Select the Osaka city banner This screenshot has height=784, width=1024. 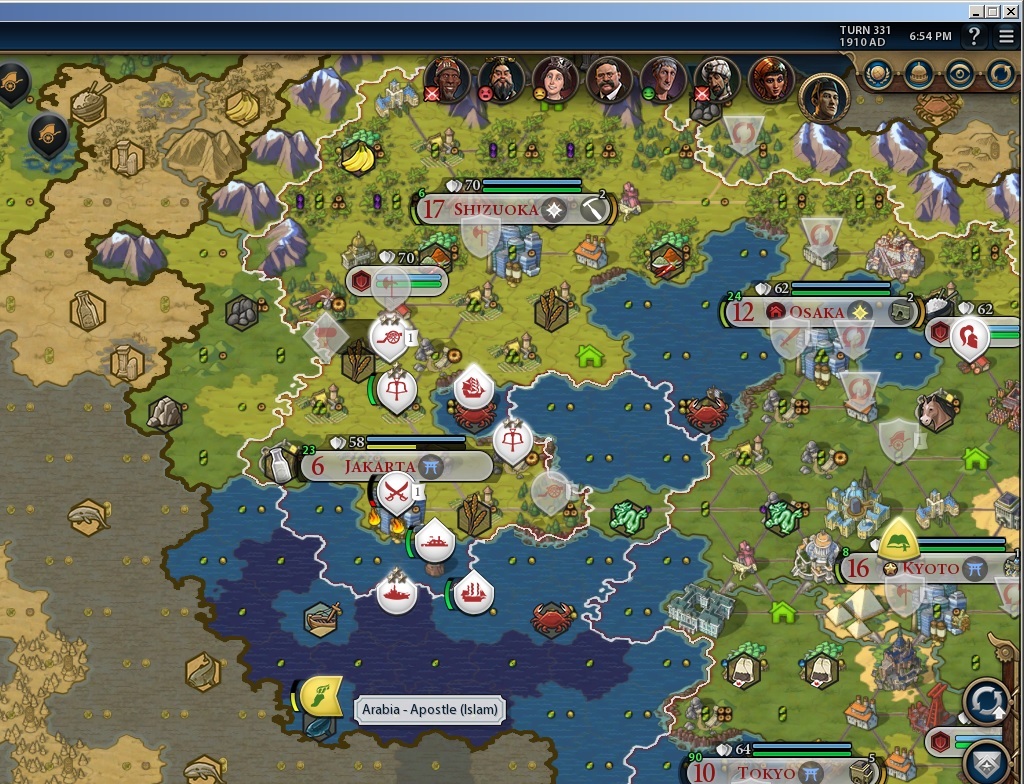click(x=816, y=312)
